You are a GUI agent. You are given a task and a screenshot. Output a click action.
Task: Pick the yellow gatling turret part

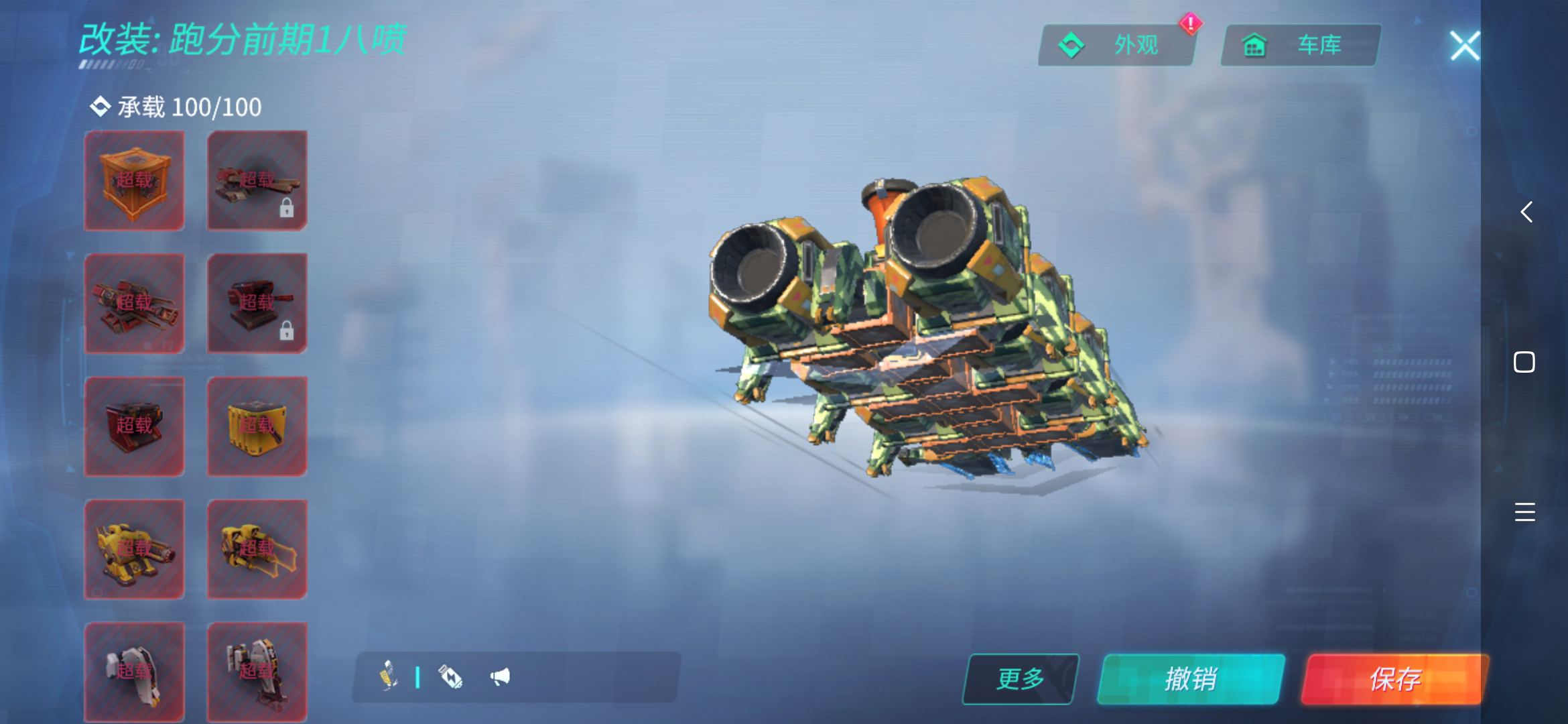point(134,549)
